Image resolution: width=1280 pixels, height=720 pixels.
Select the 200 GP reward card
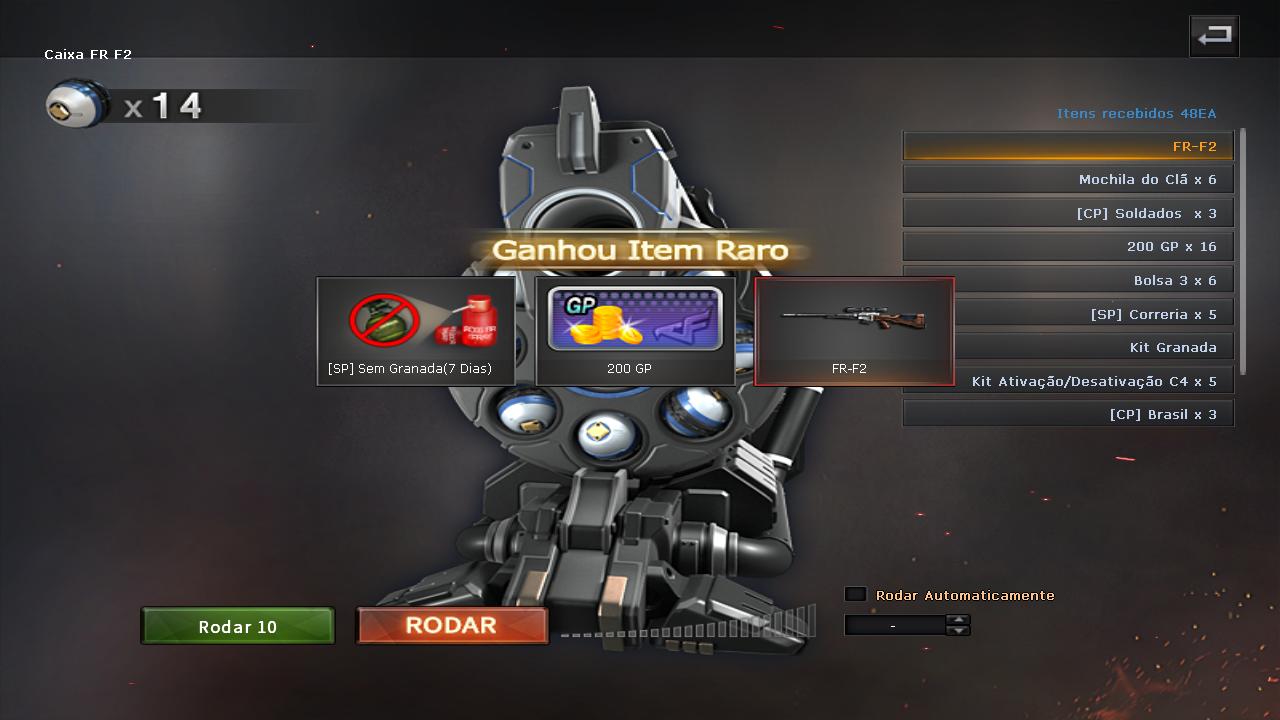click(x=635, y=331)
